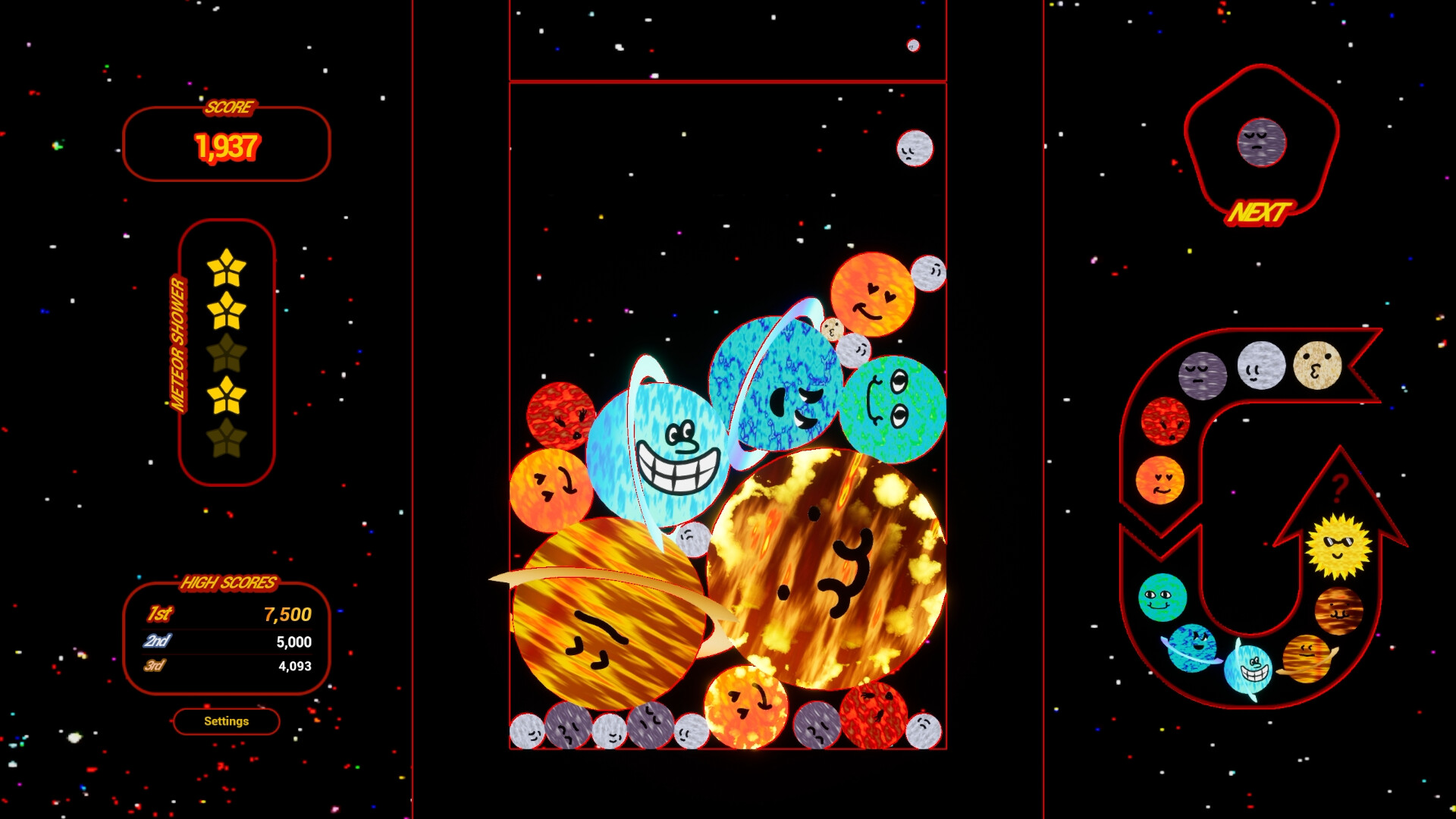Select the smiling teal Earth planet icon
Screen dimensions: 1456x819
click(x=1161, y=599)
